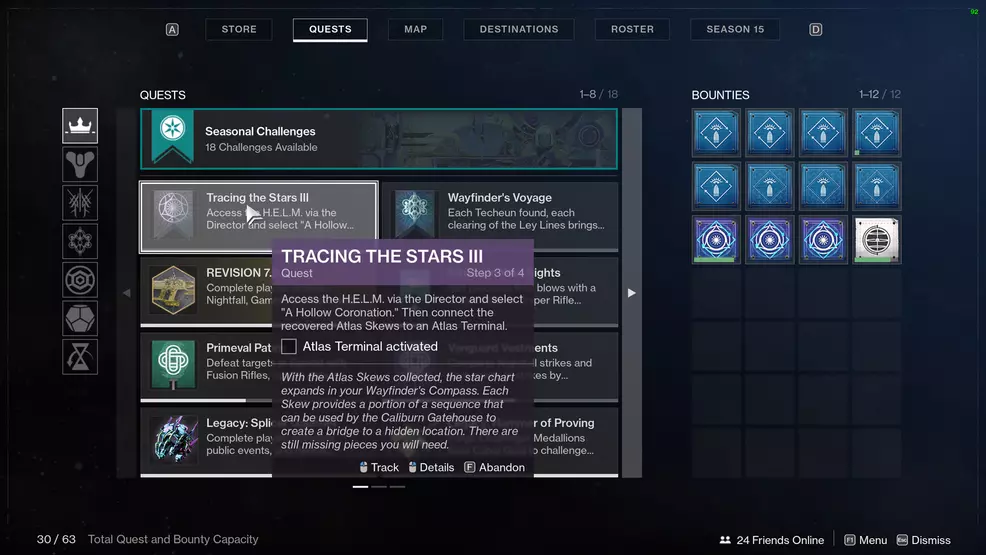
Task: Select the Tracing the Stars III quest
Action: [x=258, y=216]
